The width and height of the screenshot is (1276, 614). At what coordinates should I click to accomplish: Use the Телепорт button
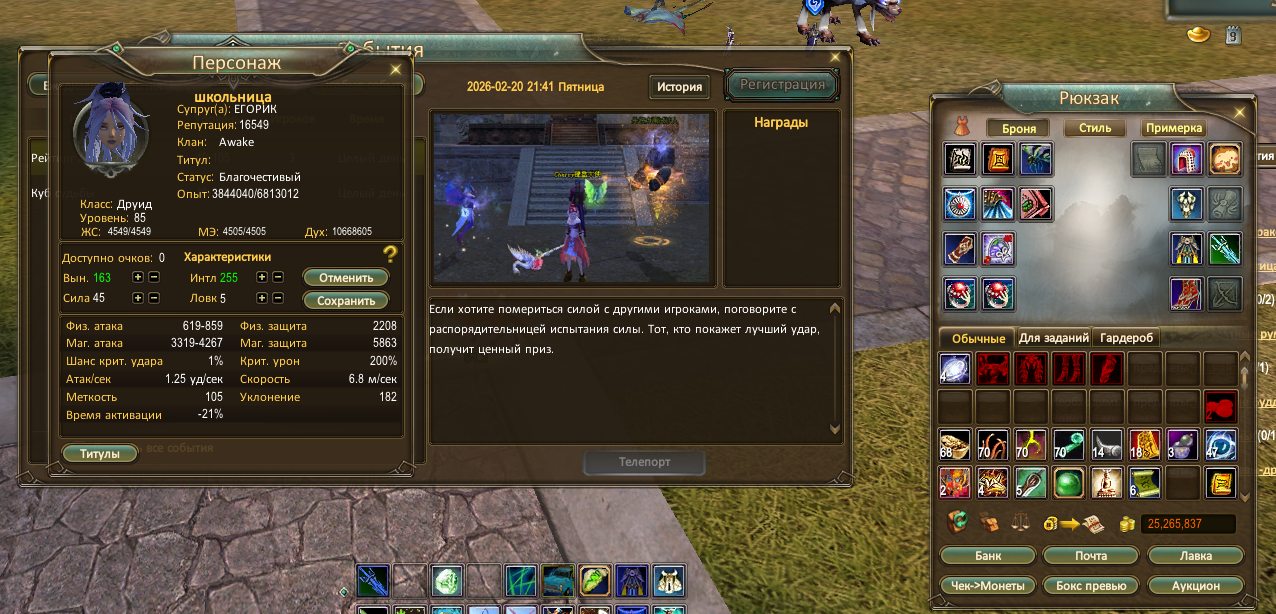[x=645, y=463]
